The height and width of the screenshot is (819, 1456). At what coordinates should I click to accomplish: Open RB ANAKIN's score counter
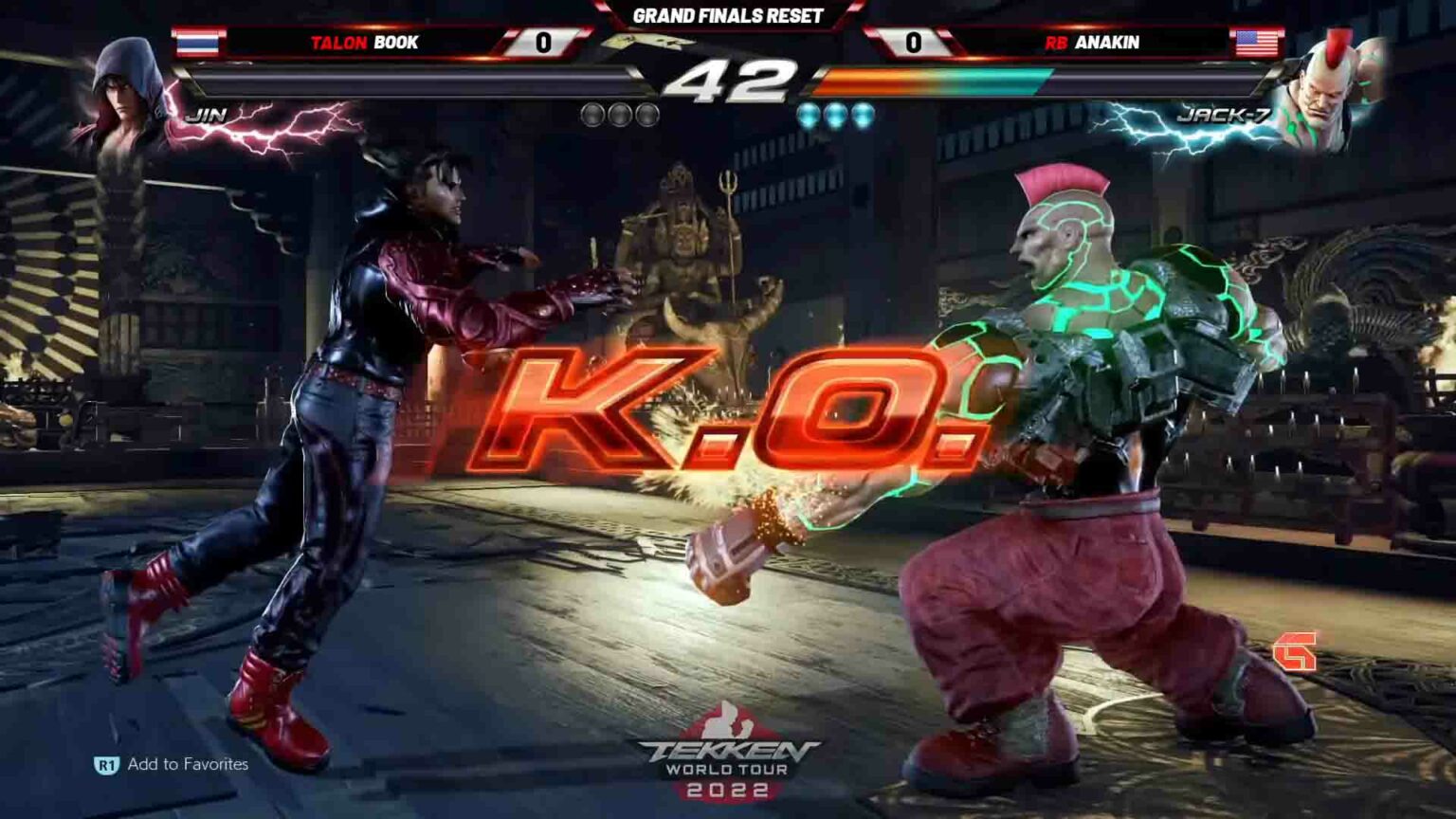[x=915, y=44]
